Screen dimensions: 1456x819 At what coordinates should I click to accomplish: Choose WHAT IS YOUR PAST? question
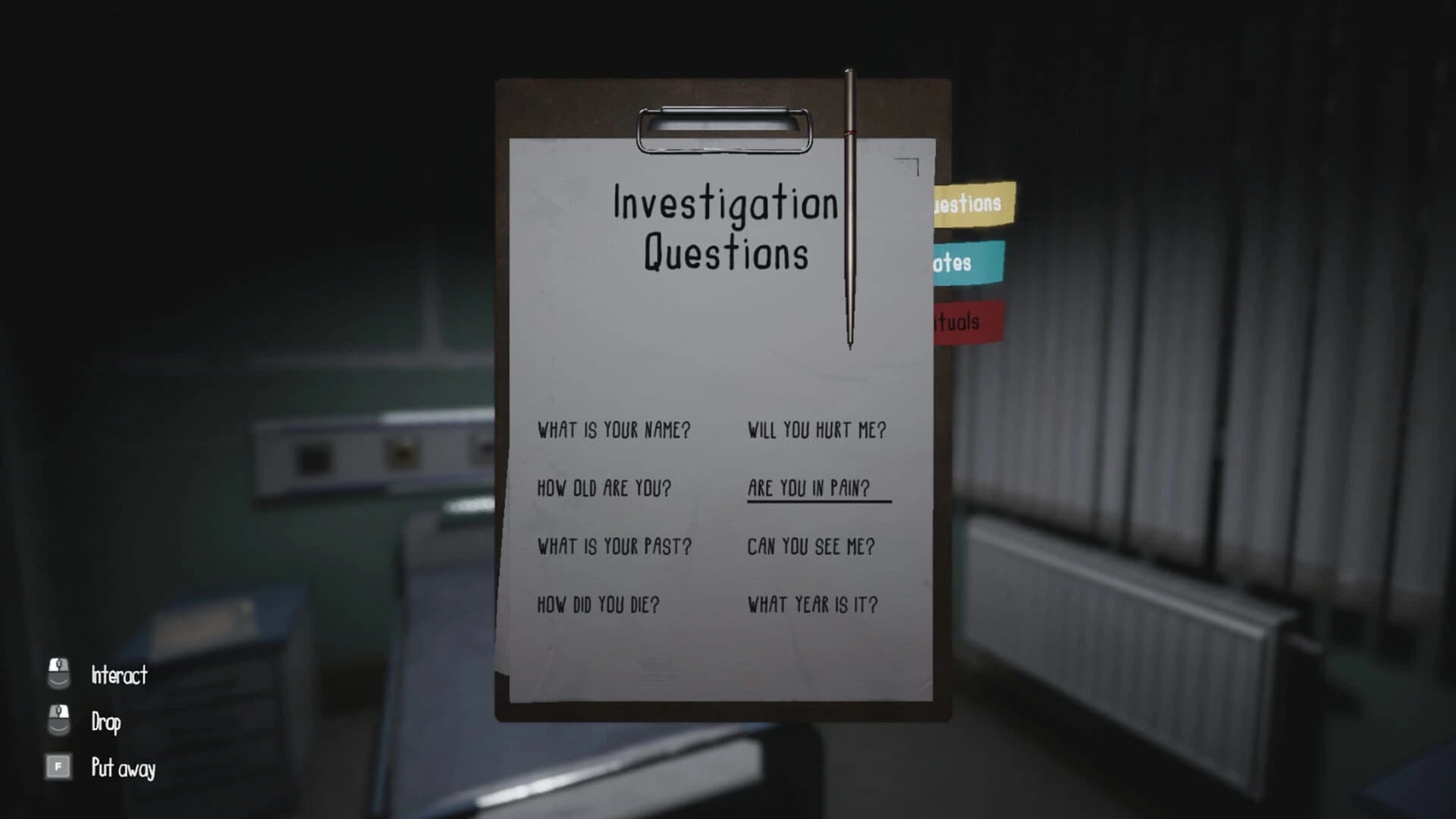point(613,546)
